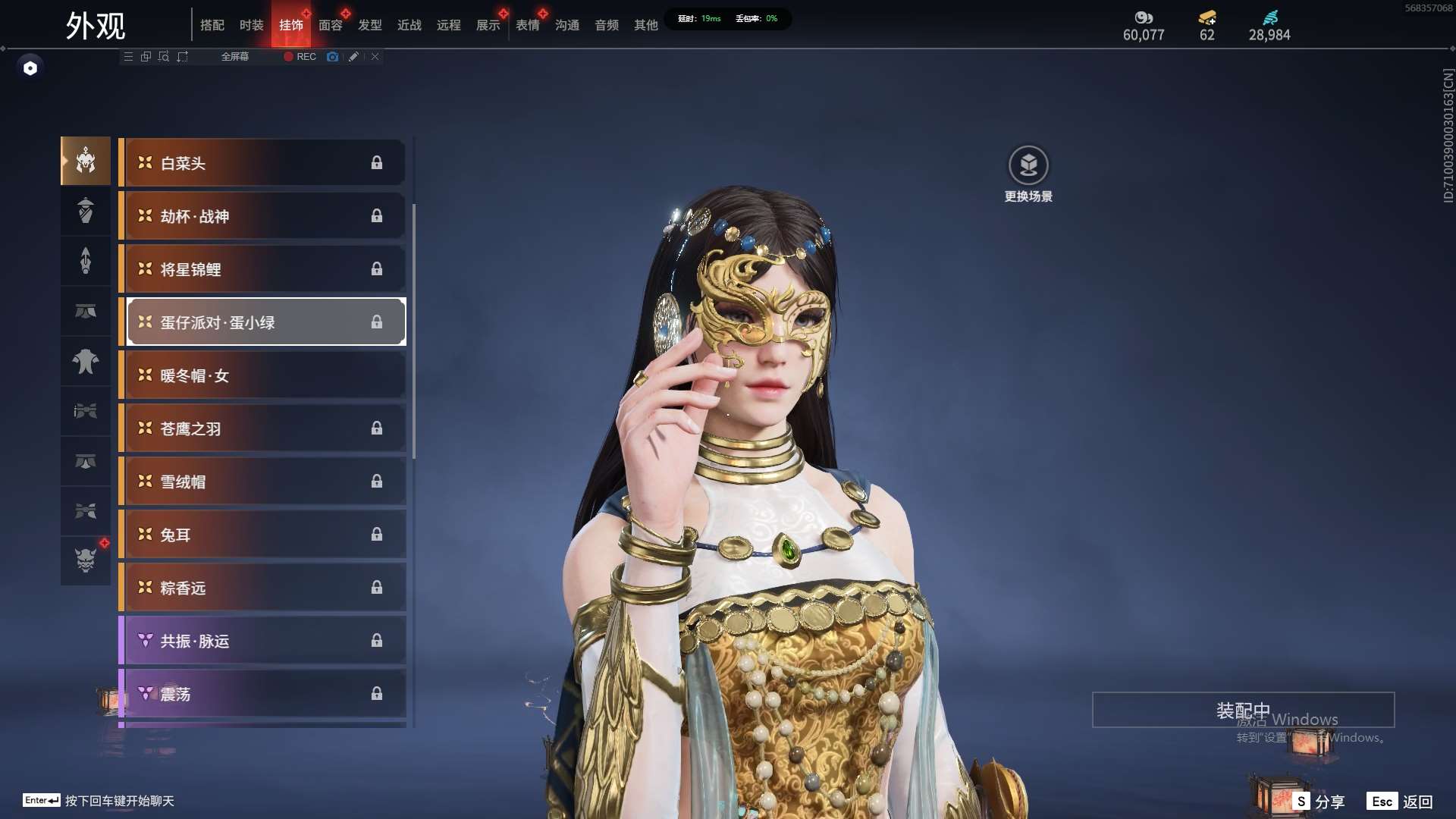
Task: Open the 搭配 tab
Action: coord(212,25)
